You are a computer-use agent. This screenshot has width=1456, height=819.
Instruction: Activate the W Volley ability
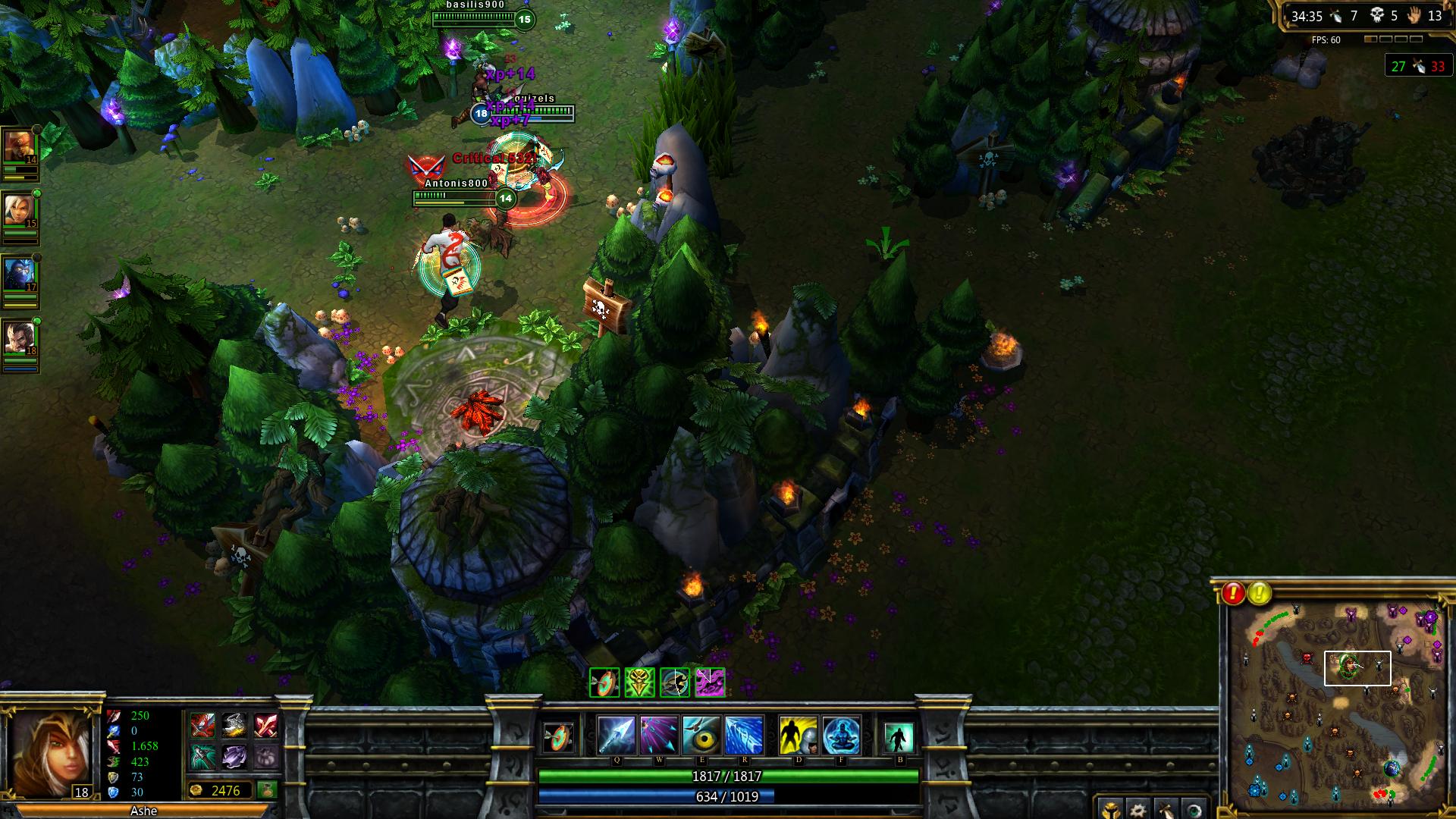point(658,735)
